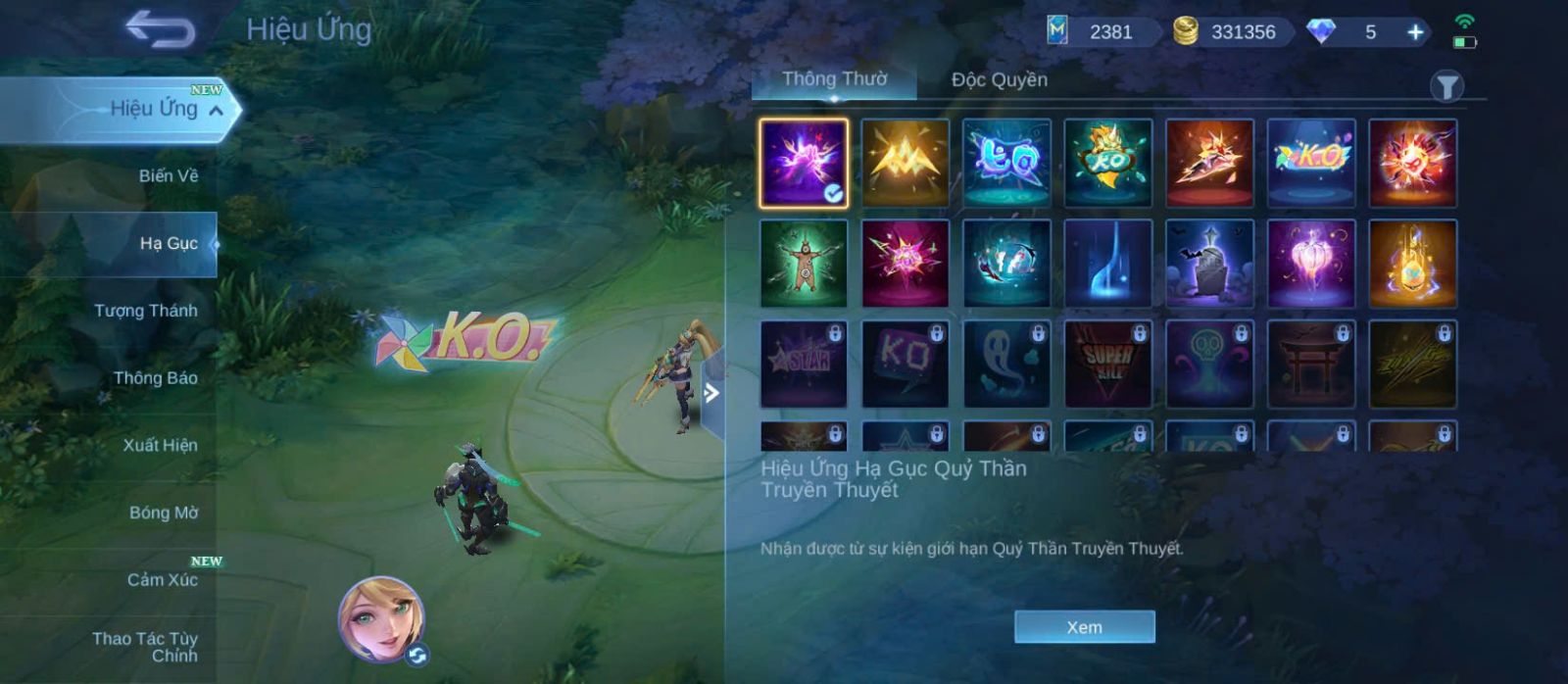Choose the tombstone with bats effect
The width and height of the screenshot is (1568, 684).
pyautogui.click(x=1209, y=264)
